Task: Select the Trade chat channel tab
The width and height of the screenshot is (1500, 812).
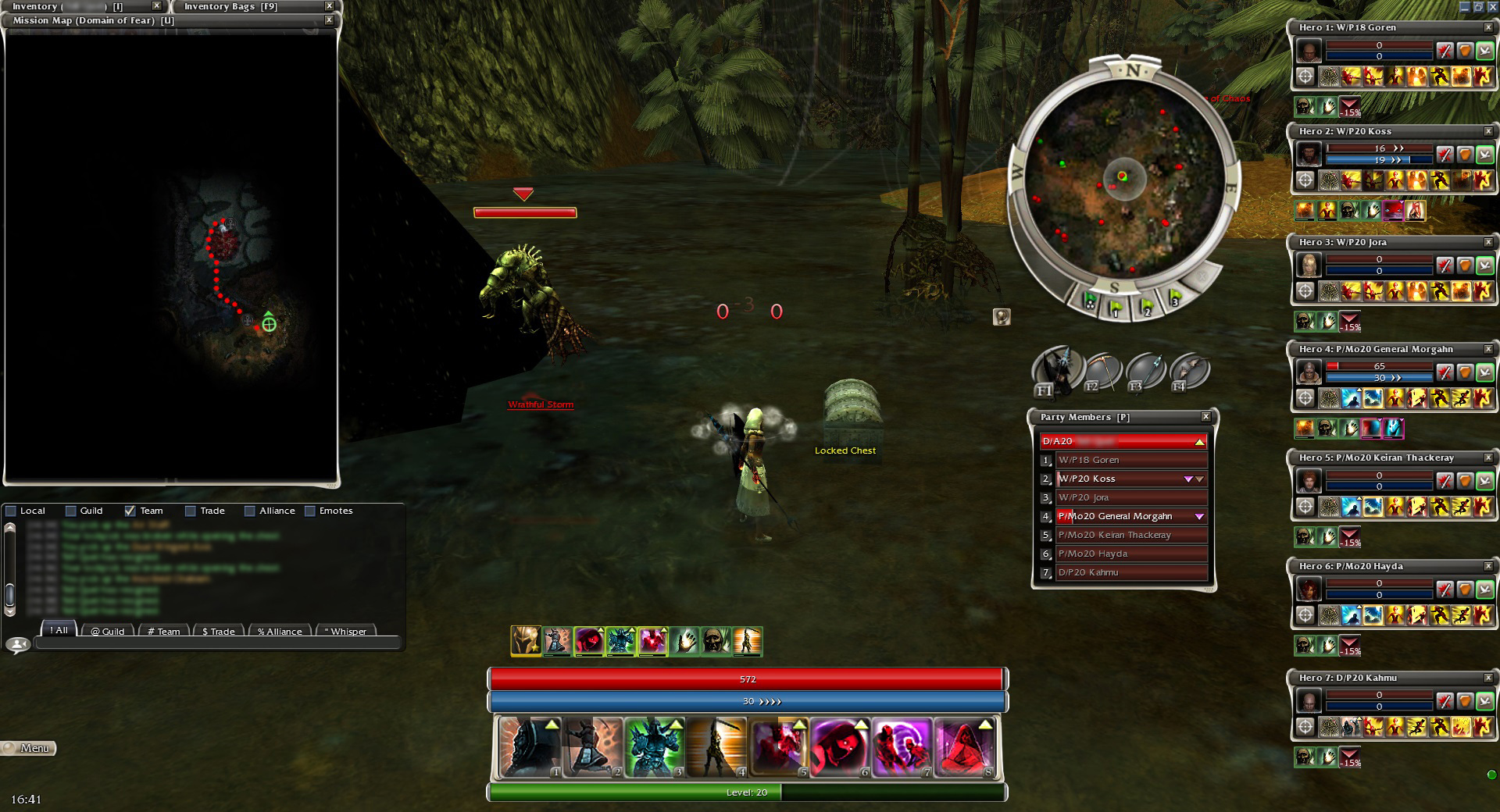Action: coord(218,631)
